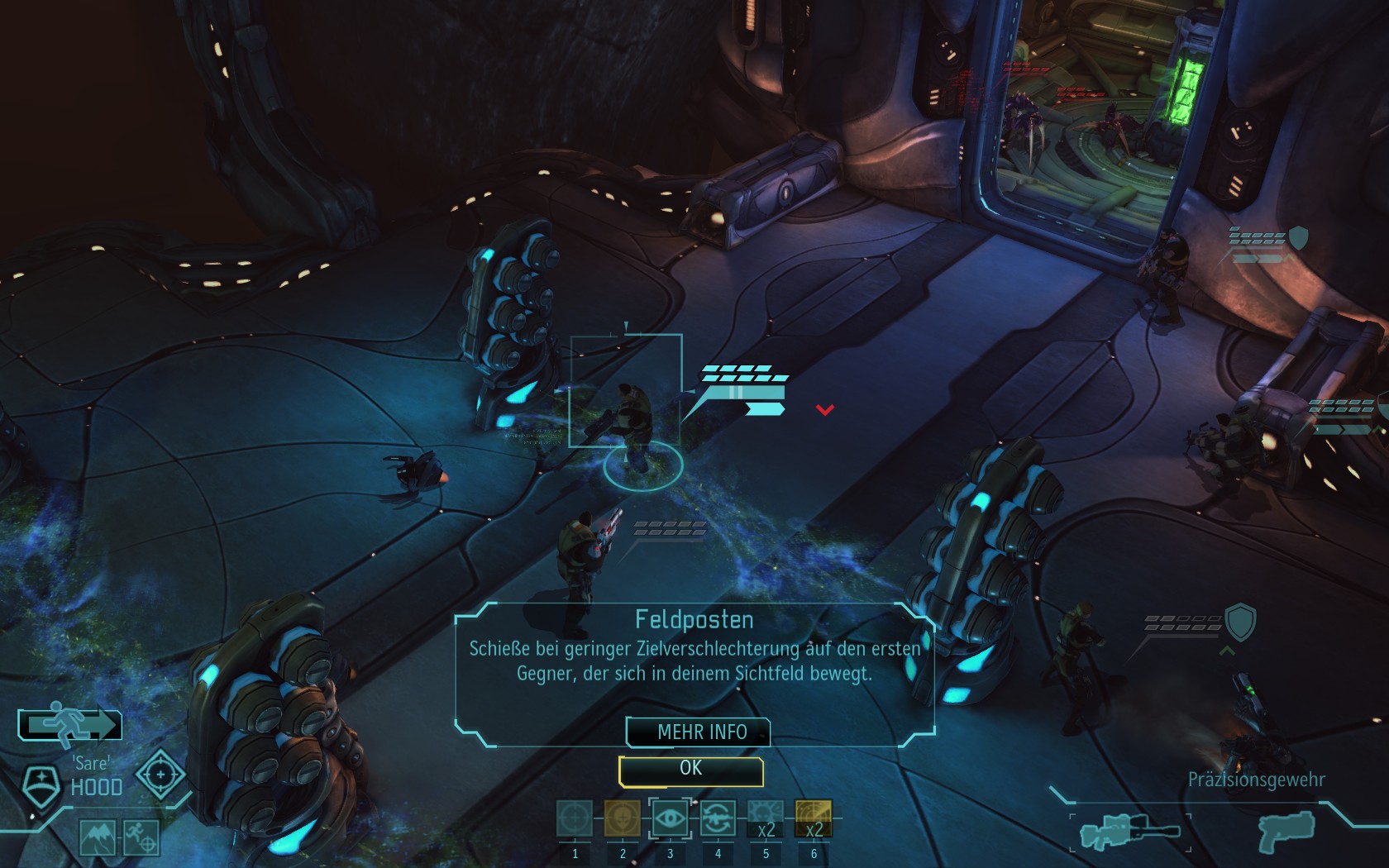1389x868 pixels.
Task: Use the reload weapon ability icon
Action: pos(718,819)
